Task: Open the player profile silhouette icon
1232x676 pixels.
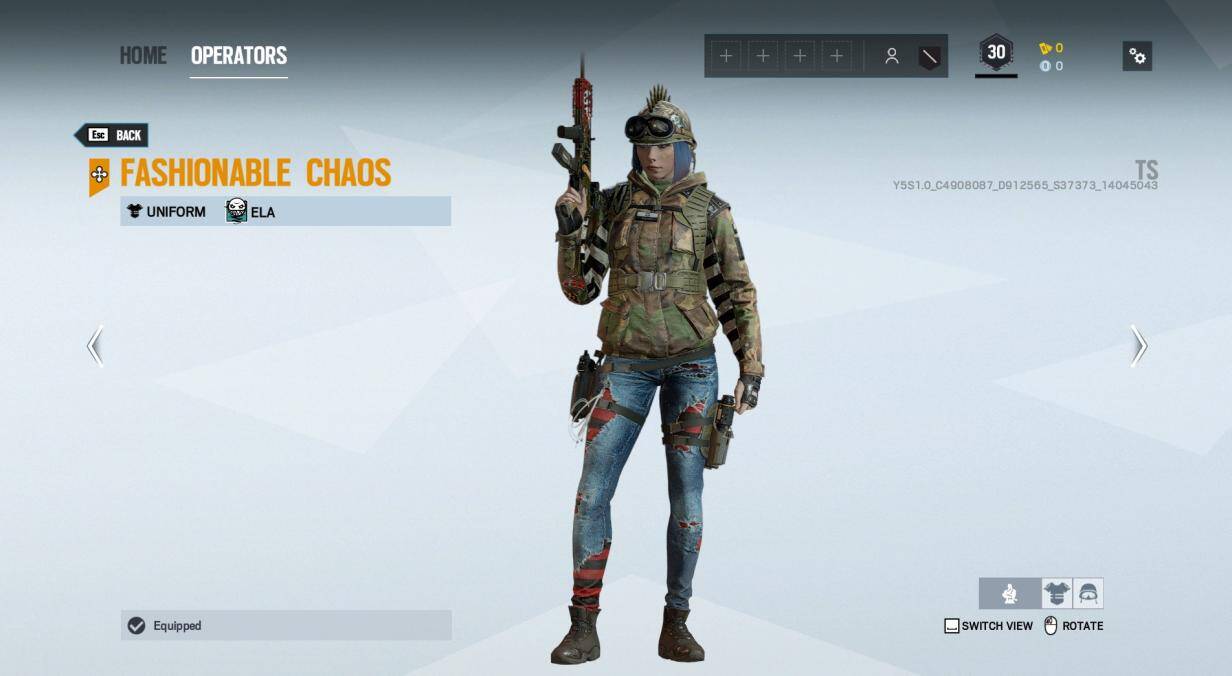Action: [x=891, y=57]
